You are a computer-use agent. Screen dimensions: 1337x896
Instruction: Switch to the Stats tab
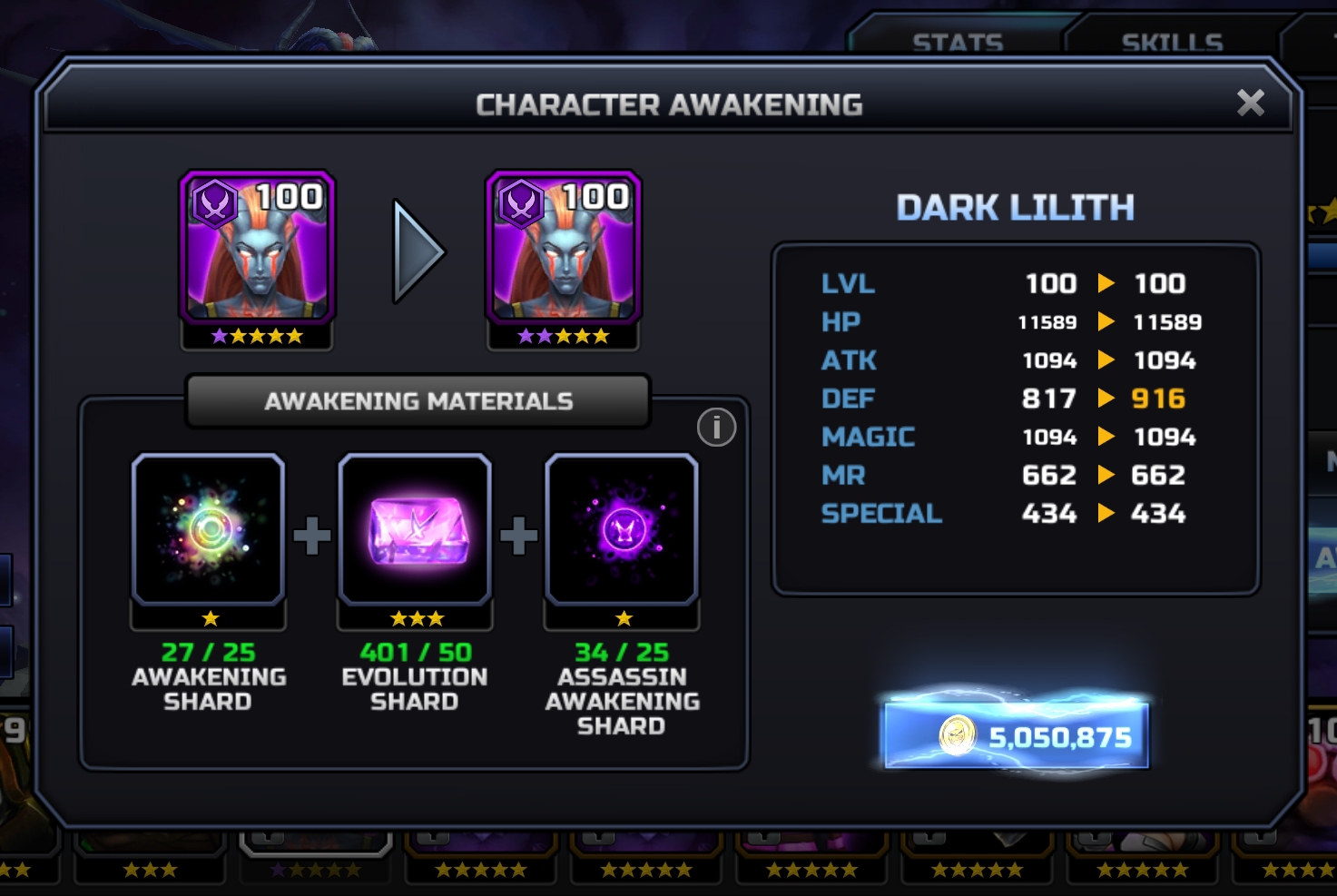coord(958,42)
